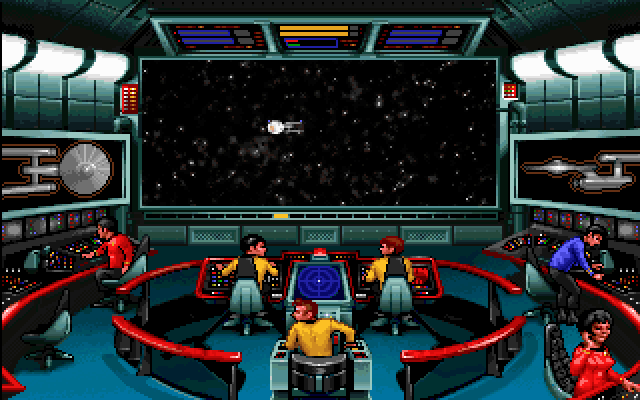Select Scotty at the engineering station
The width and height of the screenshot is (640, 400).
click(x=114, y=250)
